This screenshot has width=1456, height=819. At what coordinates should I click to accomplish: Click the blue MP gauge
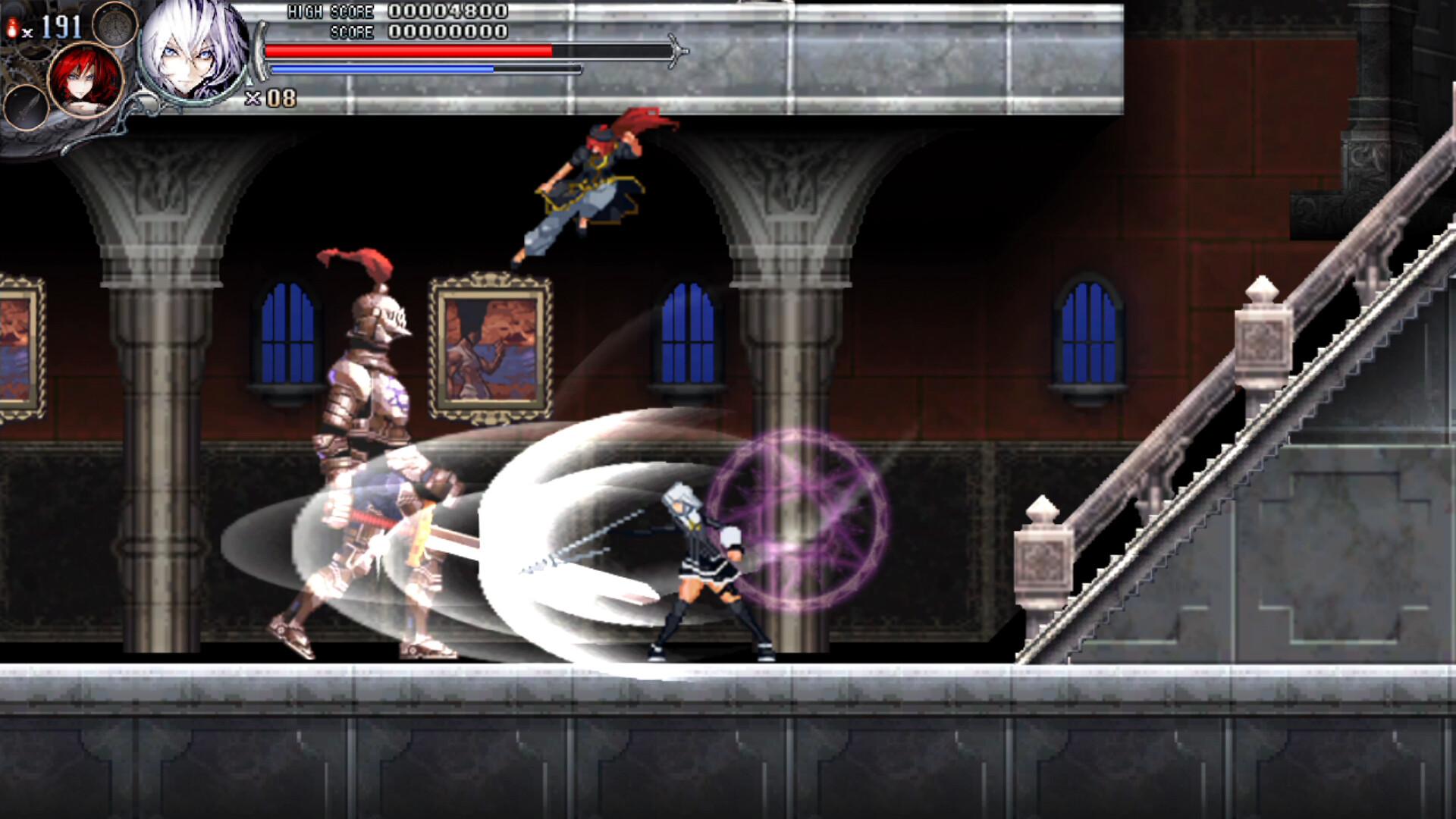click(379, 68)
